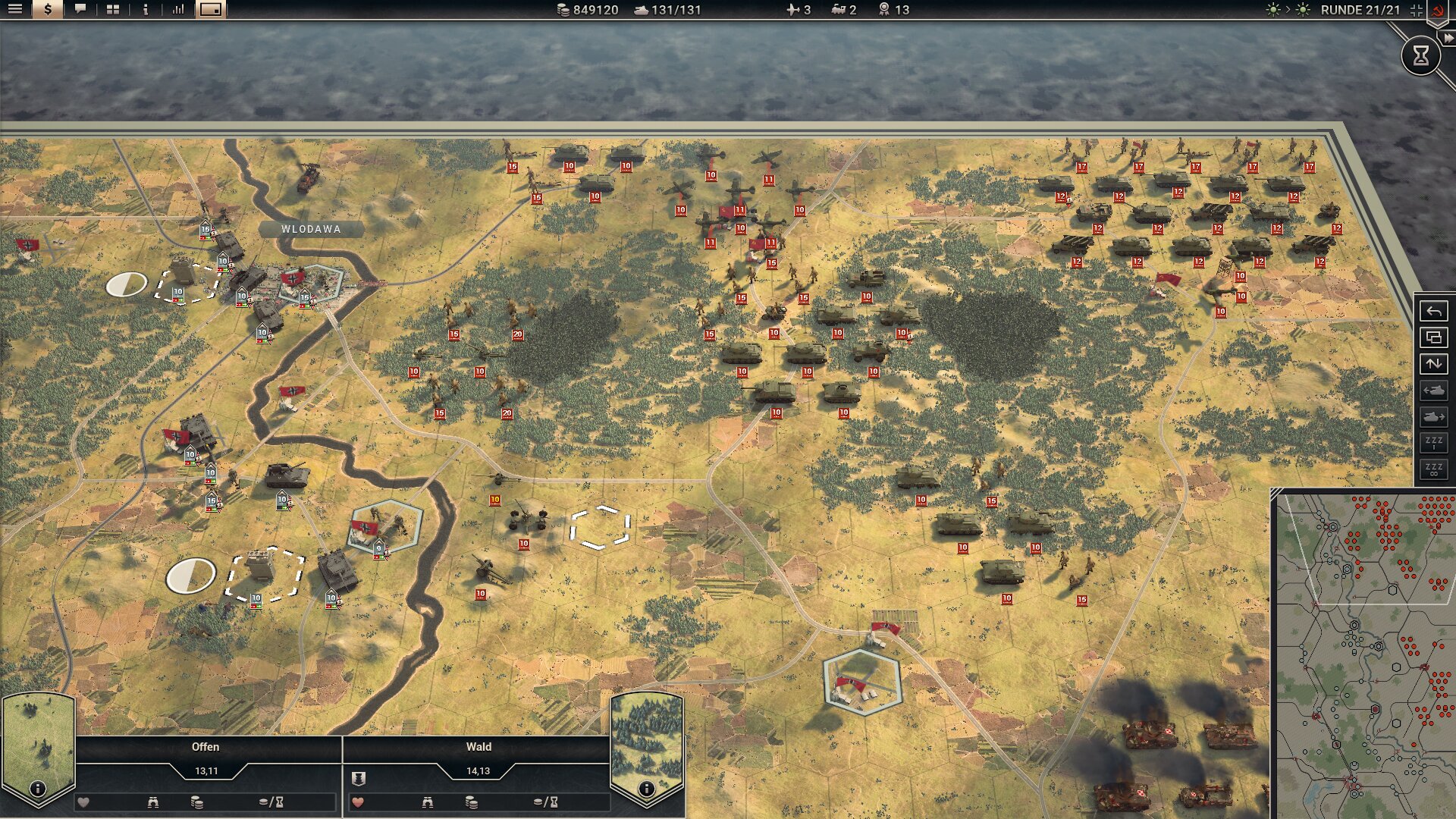Click the red hammer and sickle faction emblem
The height and width of the screenshot is (819, 1456).
(x=1437, y=11)
